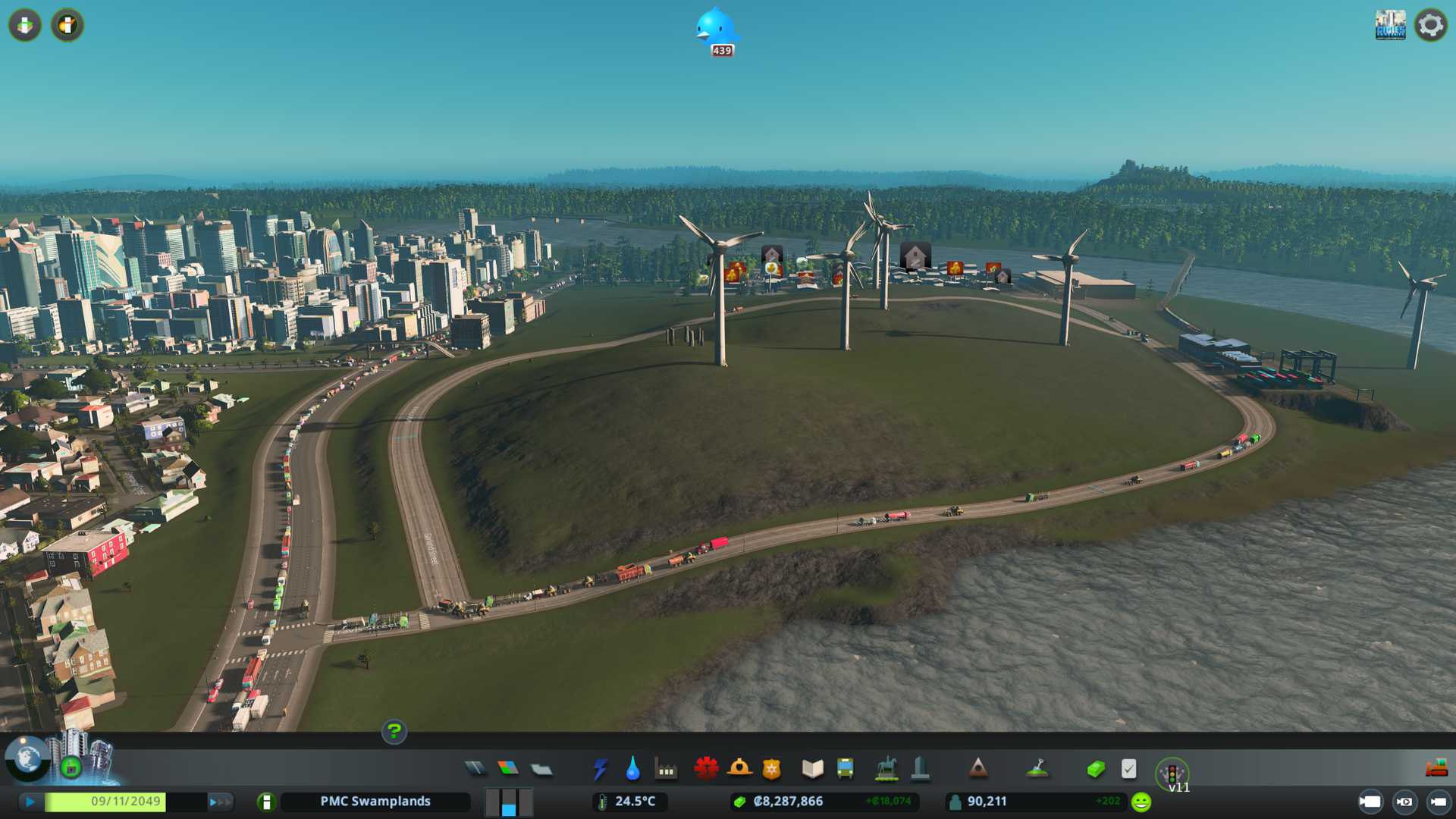Open the Parks statue menu
This screenshot has height=819, width=1456.
click(886, 769)
